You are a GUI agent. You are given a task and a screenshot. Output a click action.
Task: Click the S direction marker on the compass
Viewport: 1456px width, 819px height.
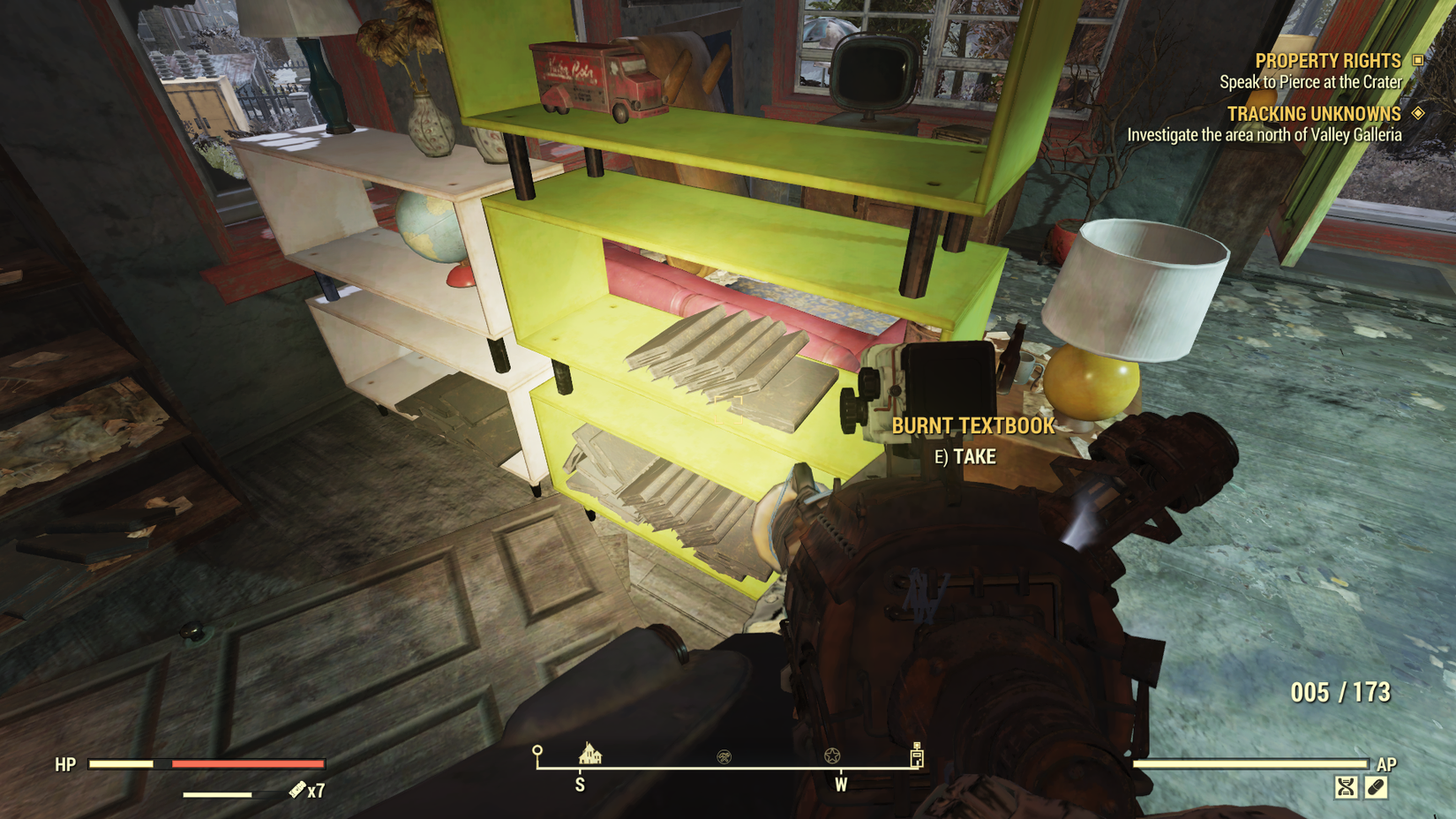pyautogui.click(x=580, y=783)
